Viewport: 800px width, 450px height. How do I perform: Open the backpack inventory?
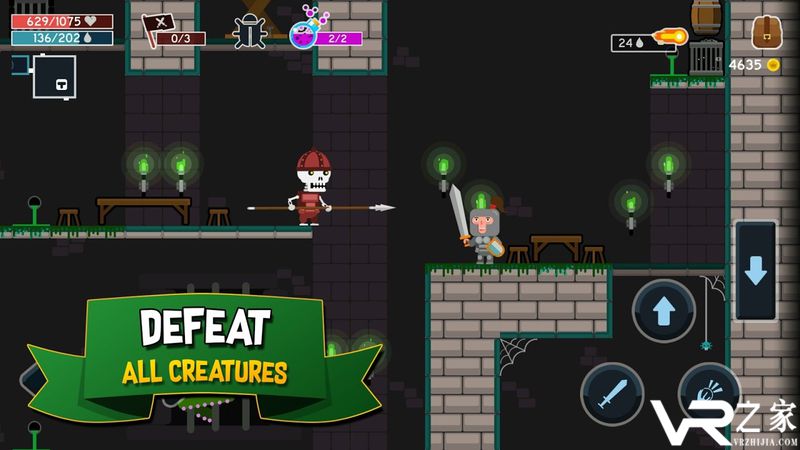pyautogui.click(x=767, y=32)
